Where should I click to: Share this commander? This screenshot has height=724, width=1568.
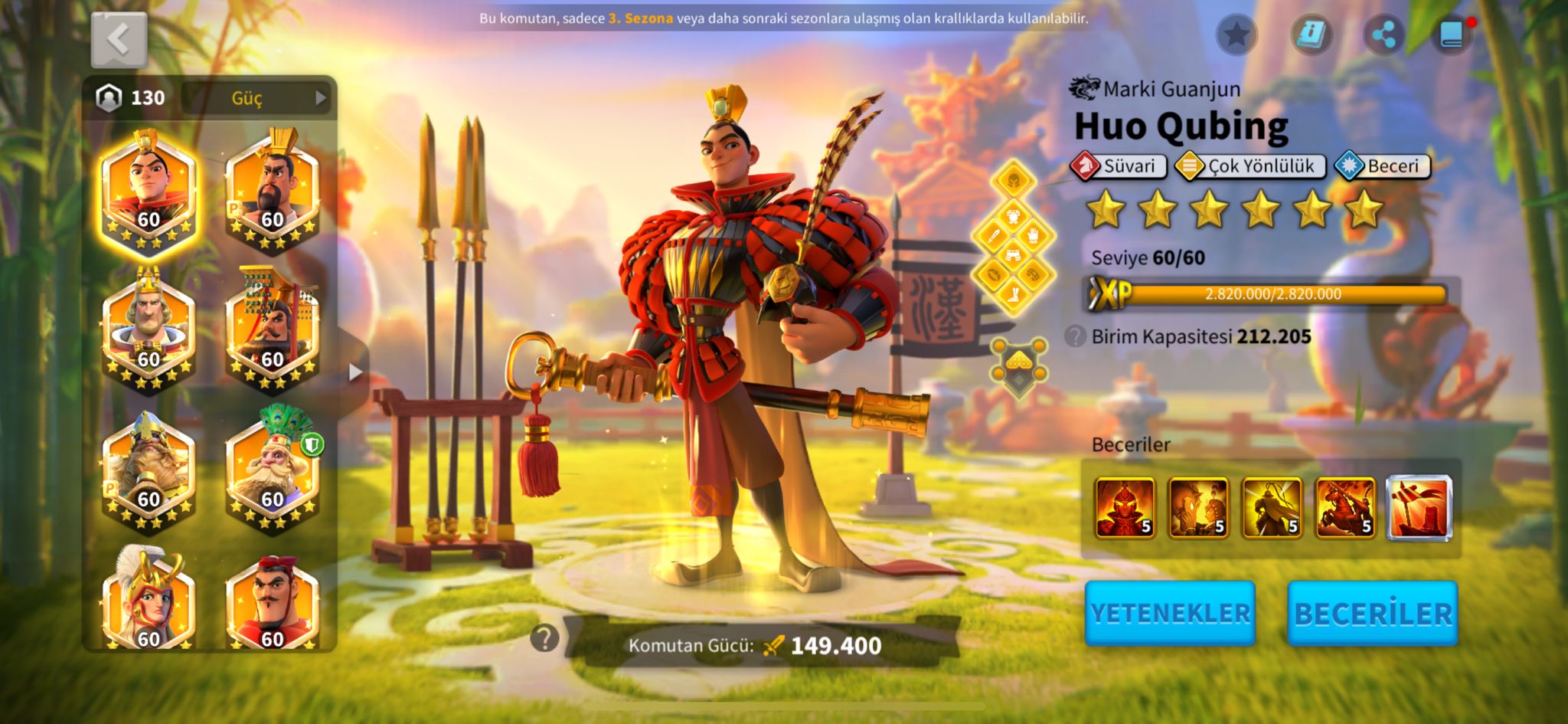tap(1383, 34)
